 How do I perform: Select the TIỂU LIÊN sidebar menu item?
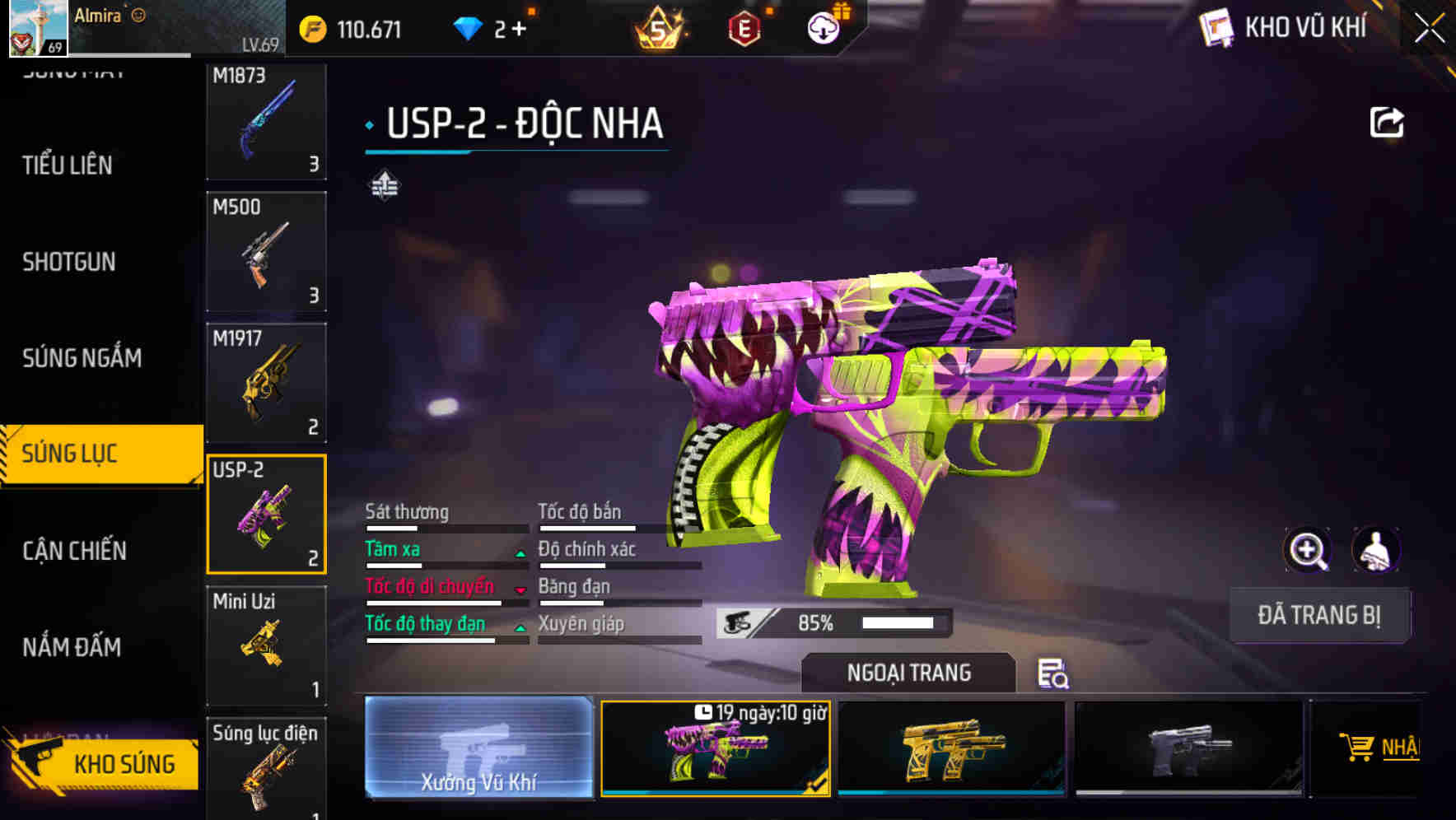click(x=66, y=165)
